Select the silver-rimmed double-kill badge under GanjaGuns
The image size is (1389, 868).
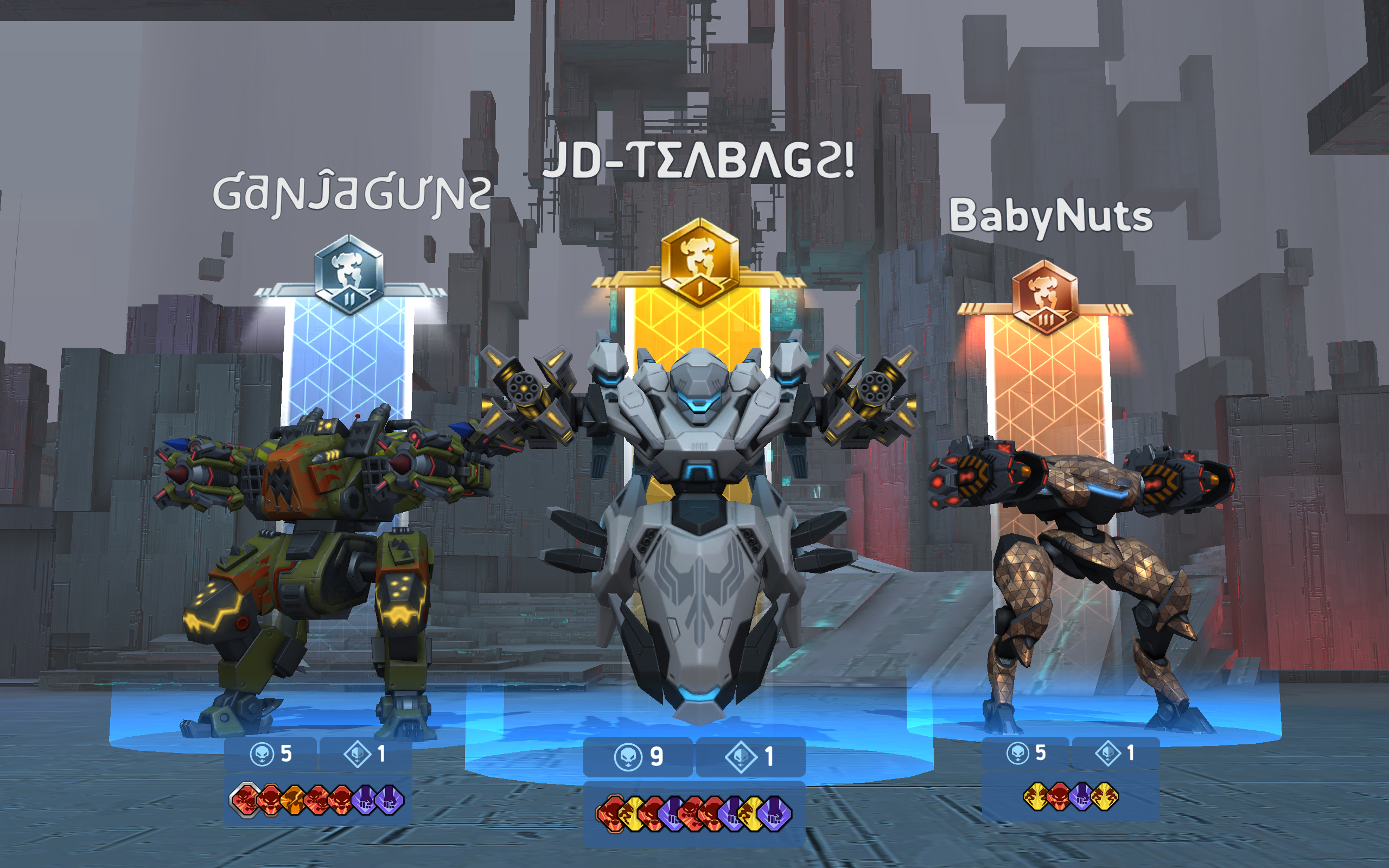(x=245, y=802)
